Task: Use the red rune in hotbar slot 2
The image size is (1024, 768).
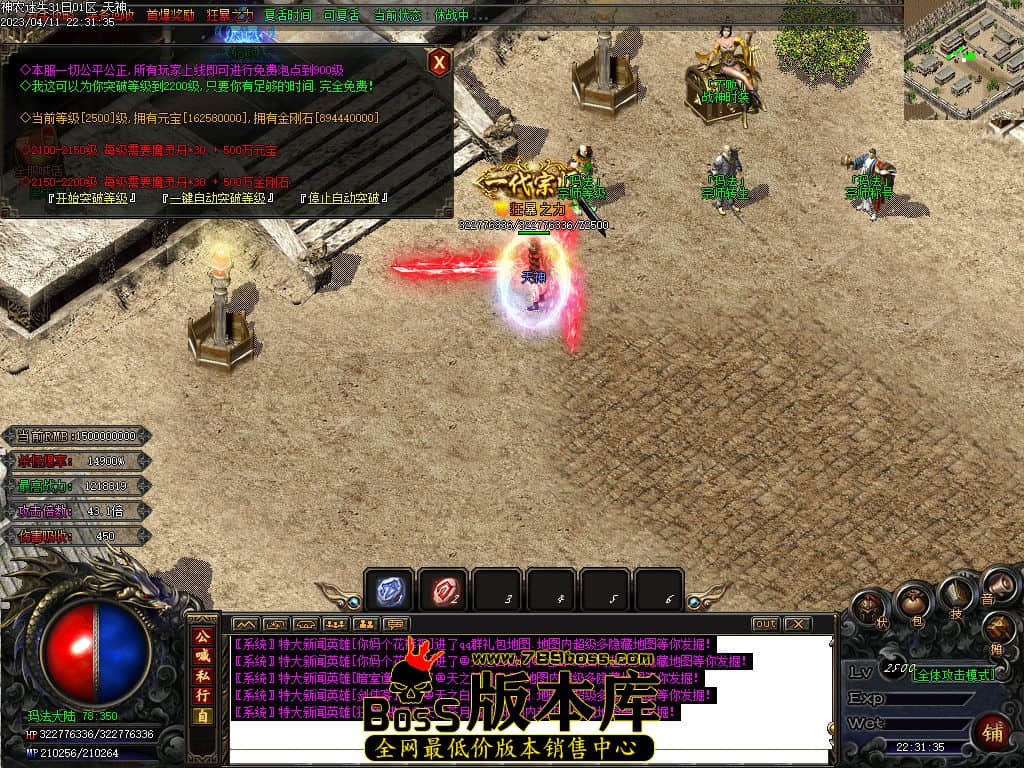Action: [442, 591]
